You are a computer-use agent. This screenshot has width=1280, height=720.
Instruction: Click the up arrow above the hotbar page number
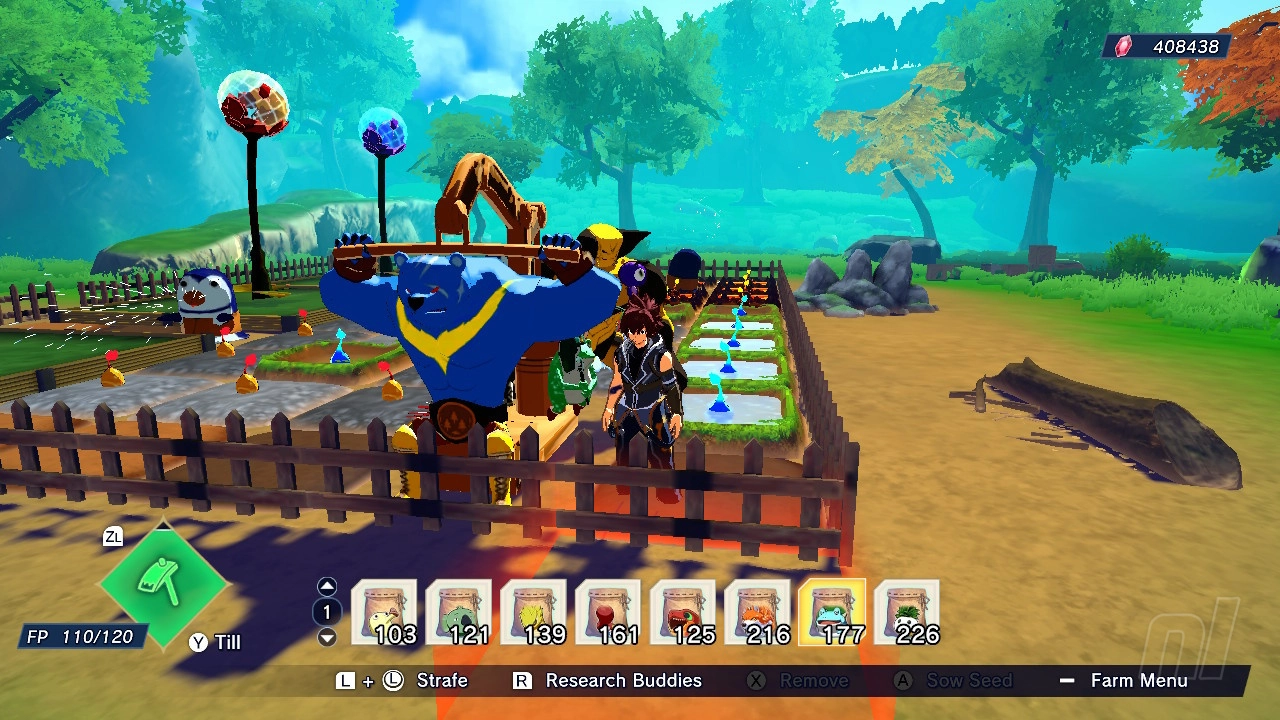(325, 585)
